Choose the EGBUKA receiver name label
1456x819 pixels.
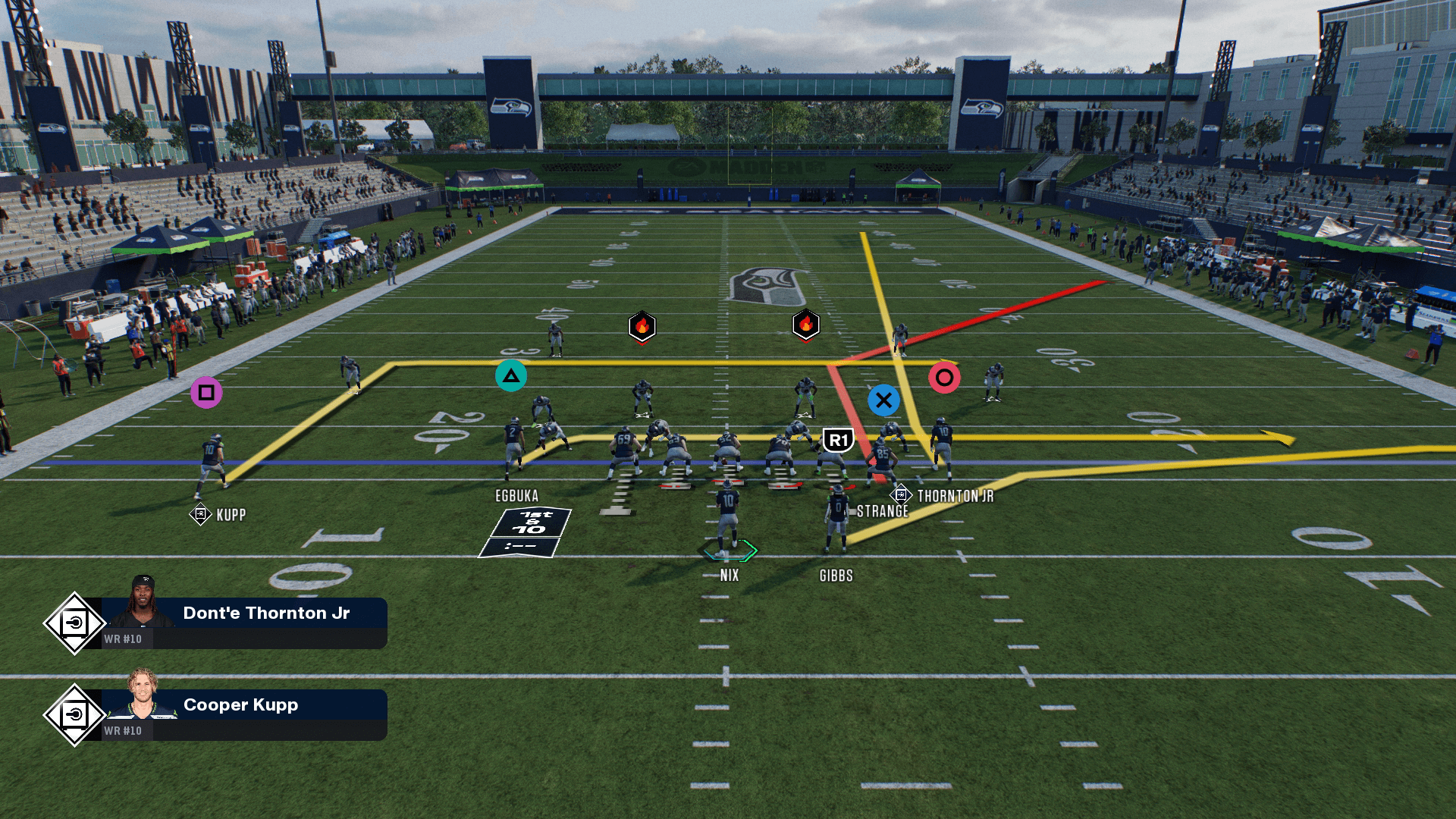tap(516, 496)
